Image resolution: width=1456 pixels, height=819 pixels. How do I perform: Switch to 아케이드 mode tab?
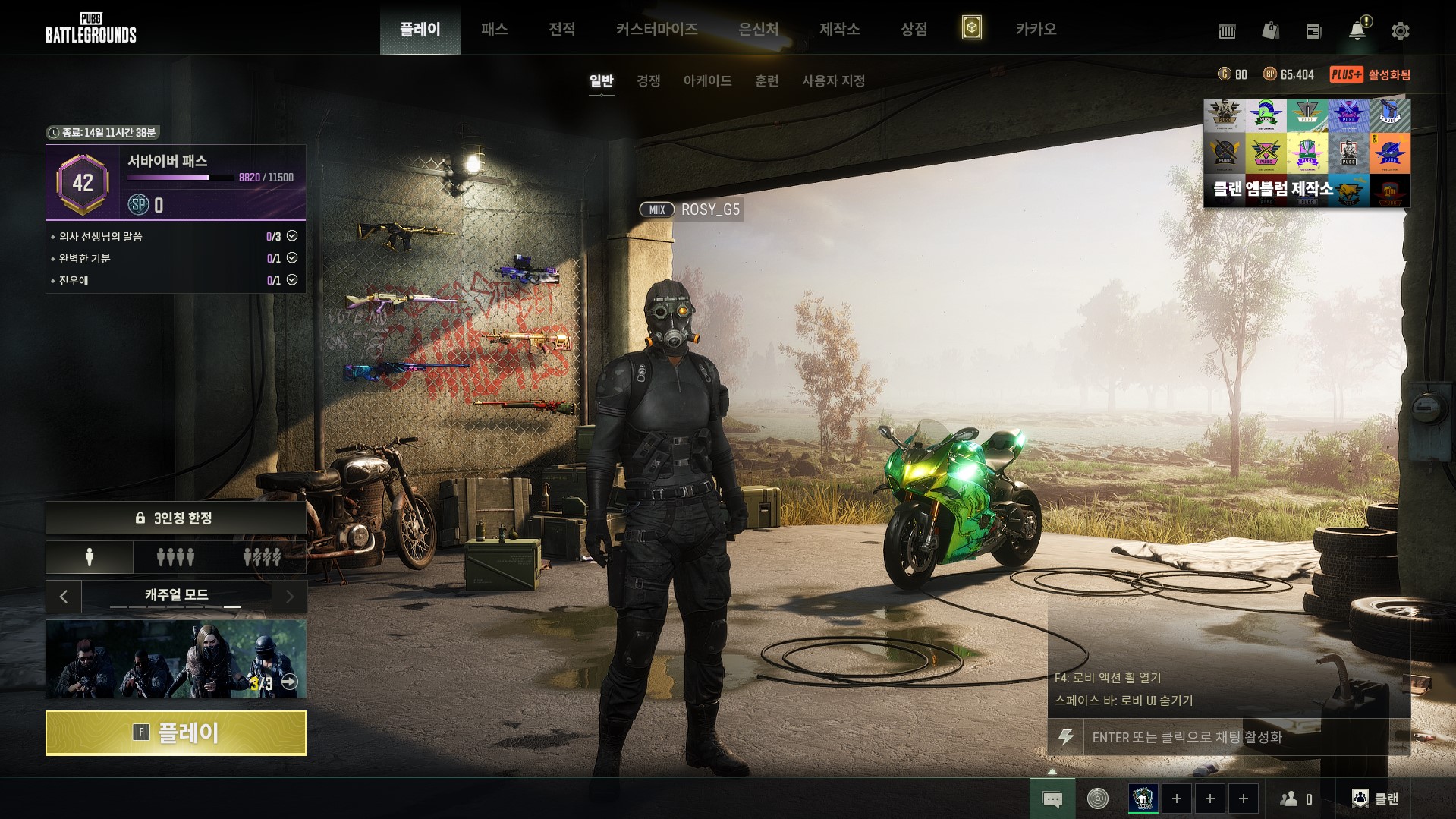coord(707,80)
